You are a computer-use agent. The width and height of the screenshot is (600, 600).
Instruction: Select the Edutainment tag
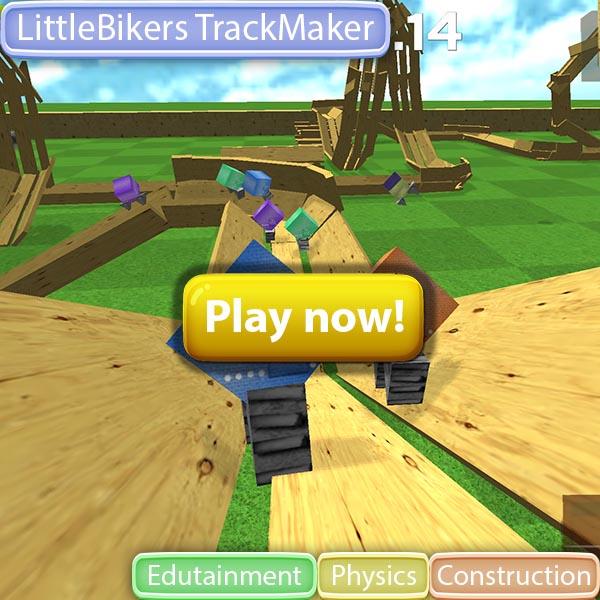[224, 576]
